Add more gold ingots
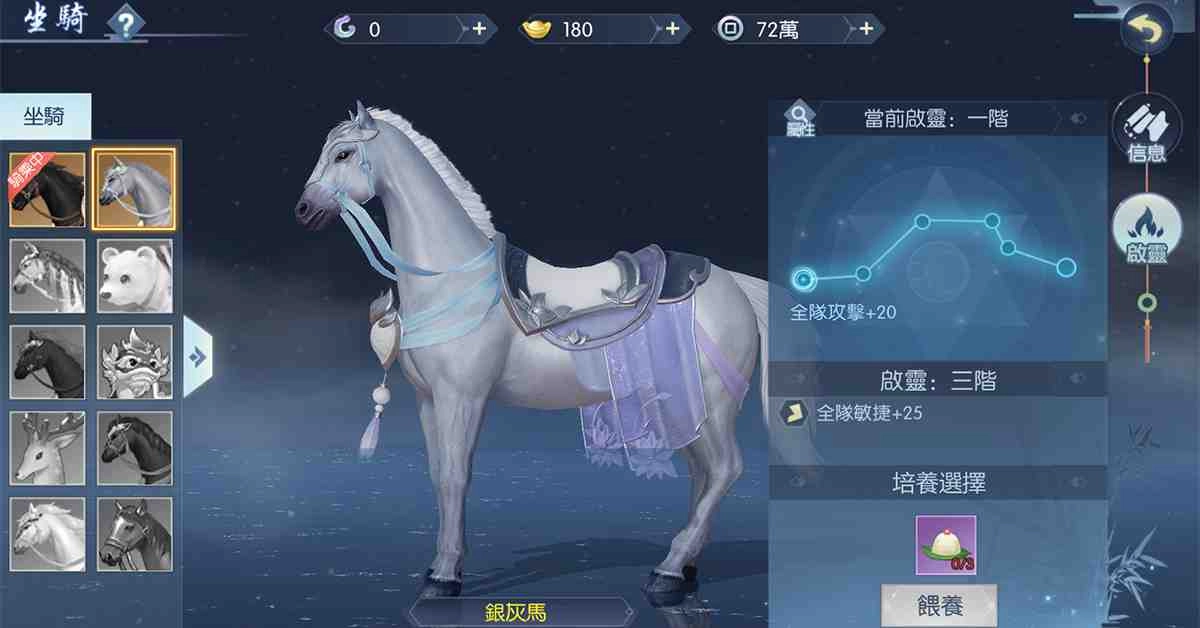The image size is (1200, 628). (x=672, y=30)
